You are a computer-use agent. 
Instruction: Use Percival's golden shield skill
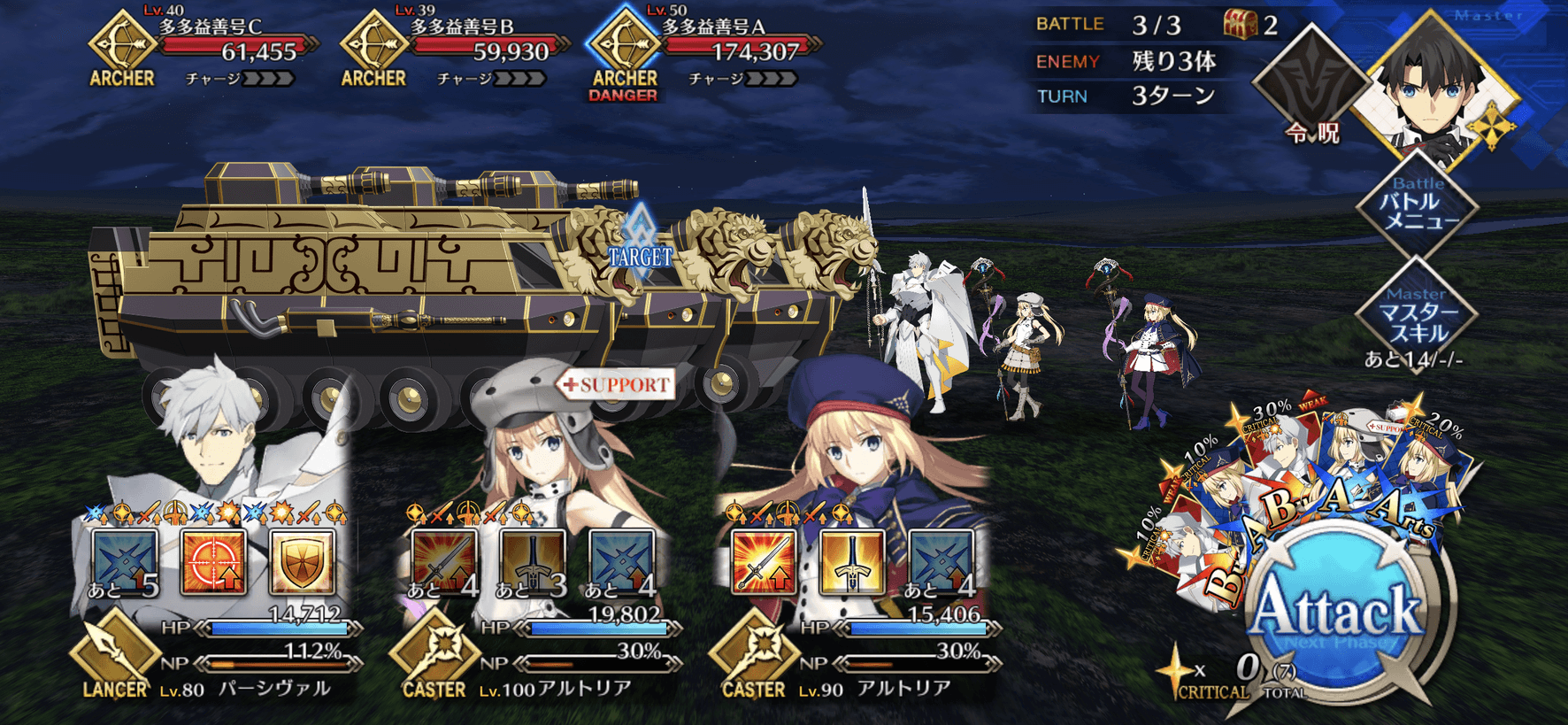[302, 561]
